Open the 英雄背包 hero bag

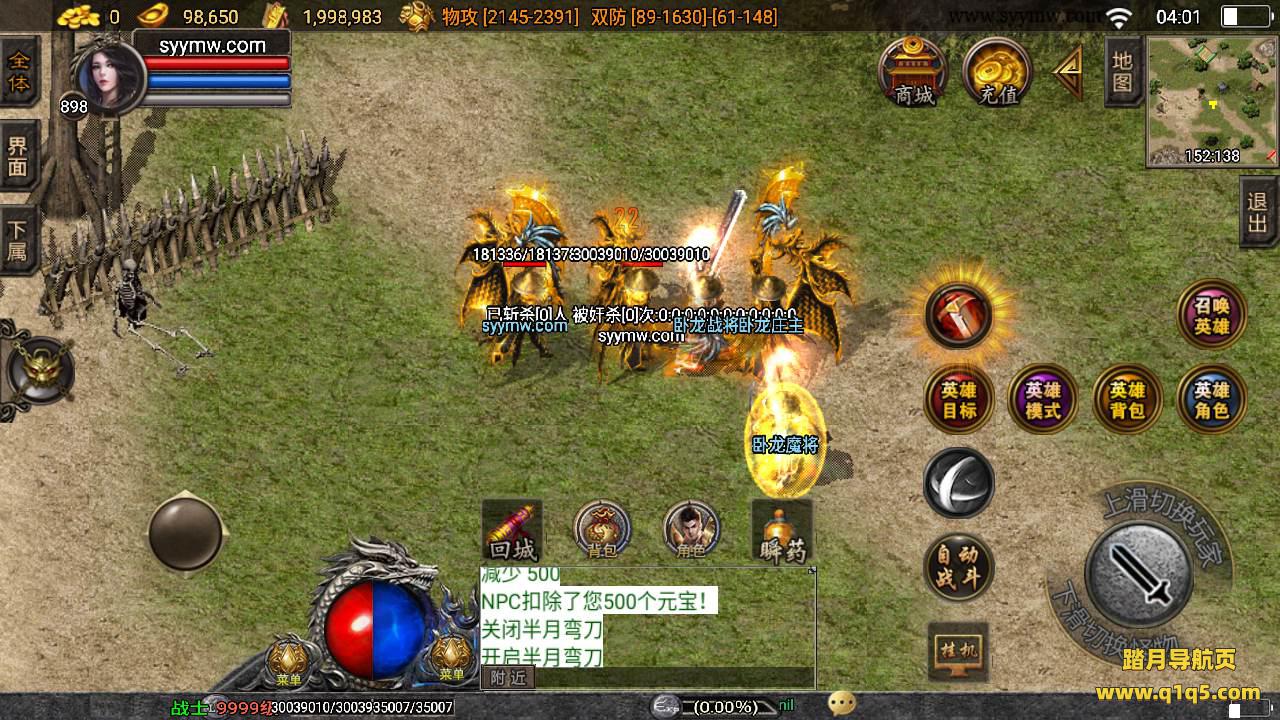[x=1127, y=399]
